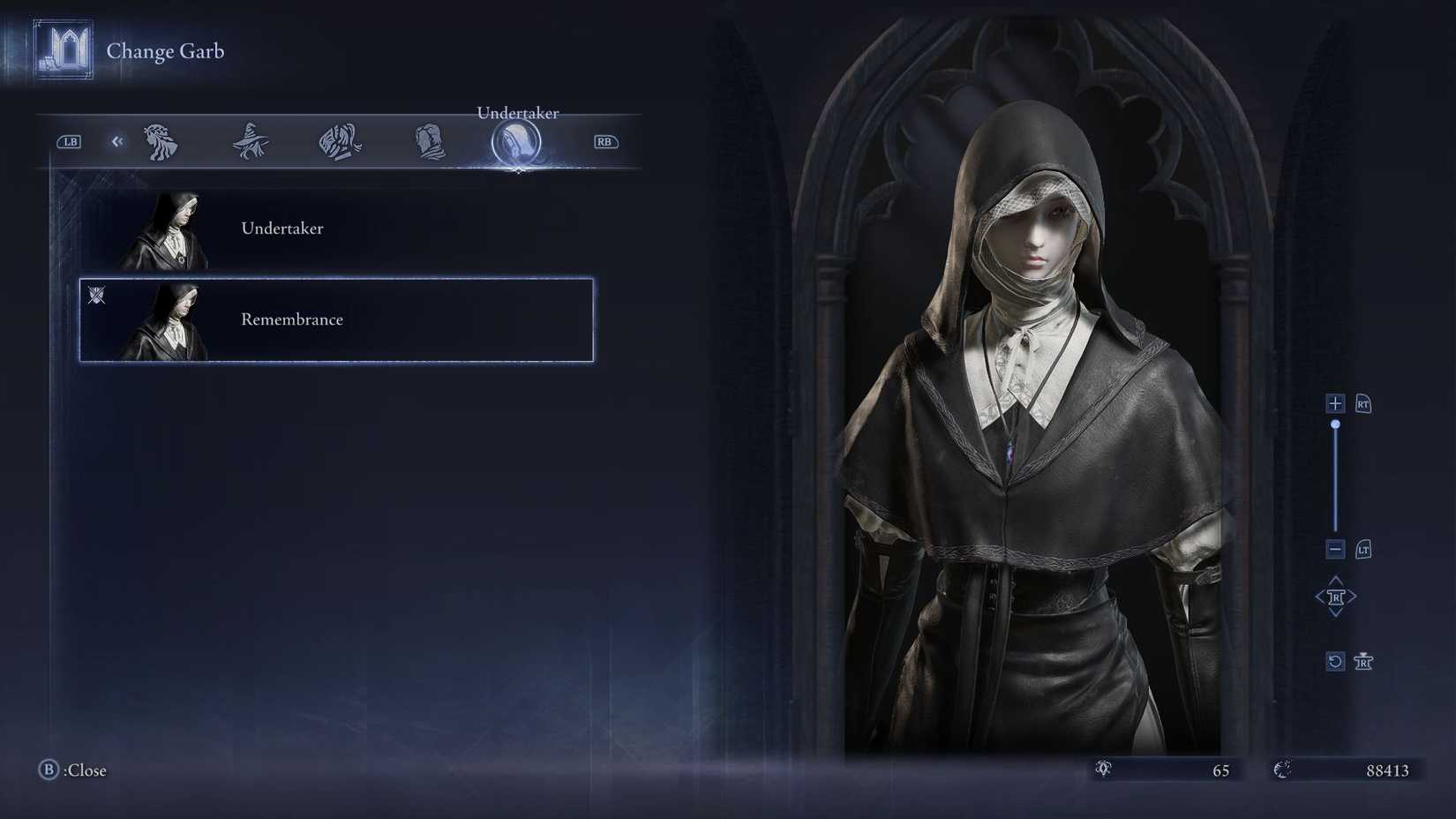Select the winged helm garb category icon
The width and height of the screenshot is (1456, 819).
tap(338, 141)
